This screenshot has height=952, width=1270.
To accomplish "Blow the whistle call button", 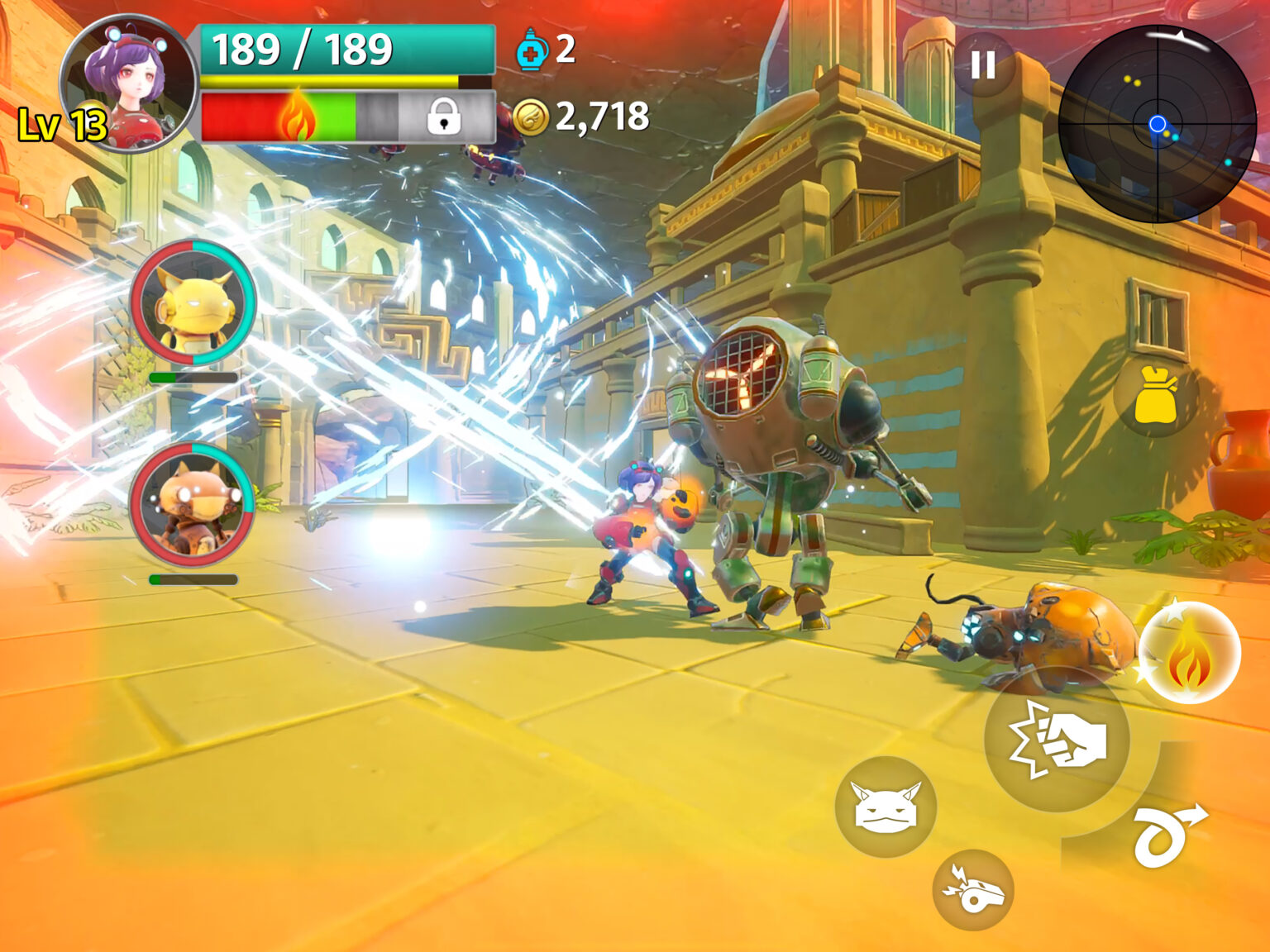I will click(x=973, y=891).
